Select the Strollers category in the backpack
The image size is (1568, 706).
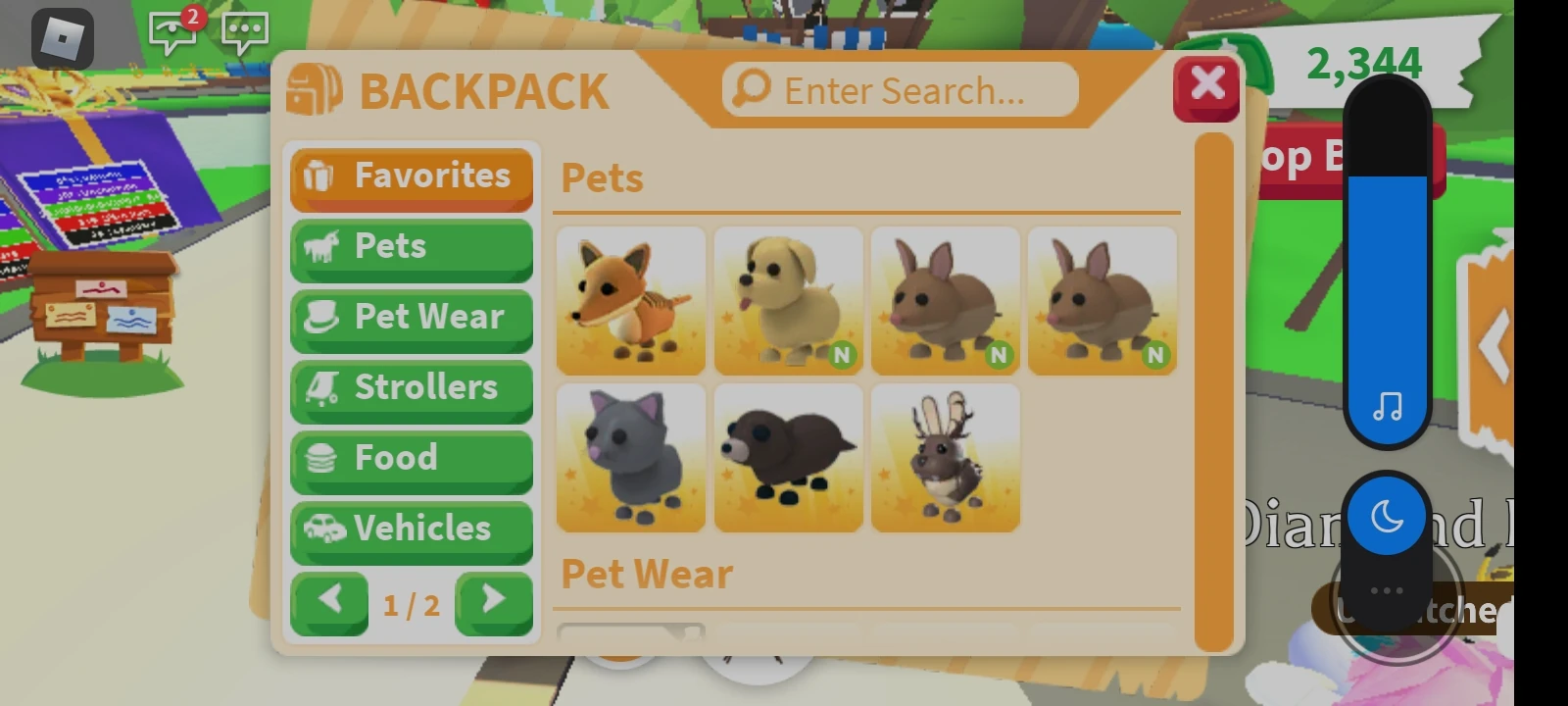click(412, 388)
